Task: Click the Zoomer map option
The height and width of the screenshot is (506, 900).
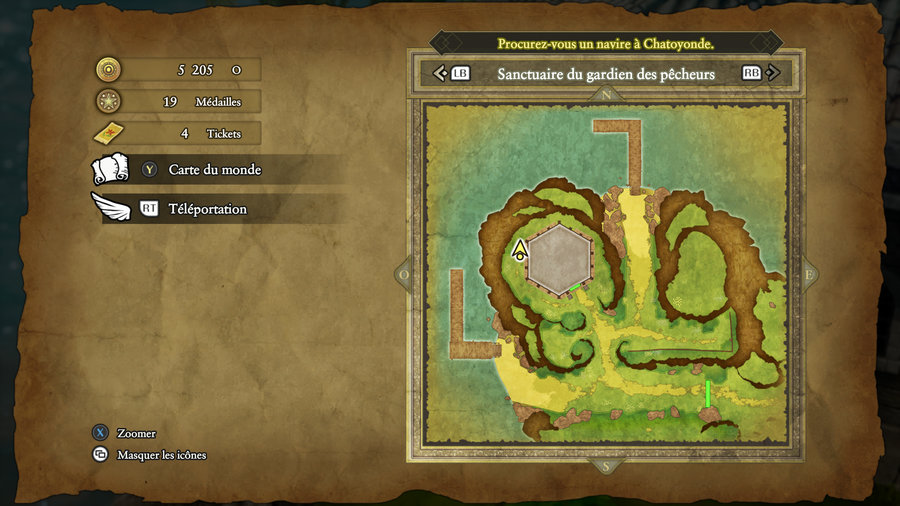Action: 136,433
